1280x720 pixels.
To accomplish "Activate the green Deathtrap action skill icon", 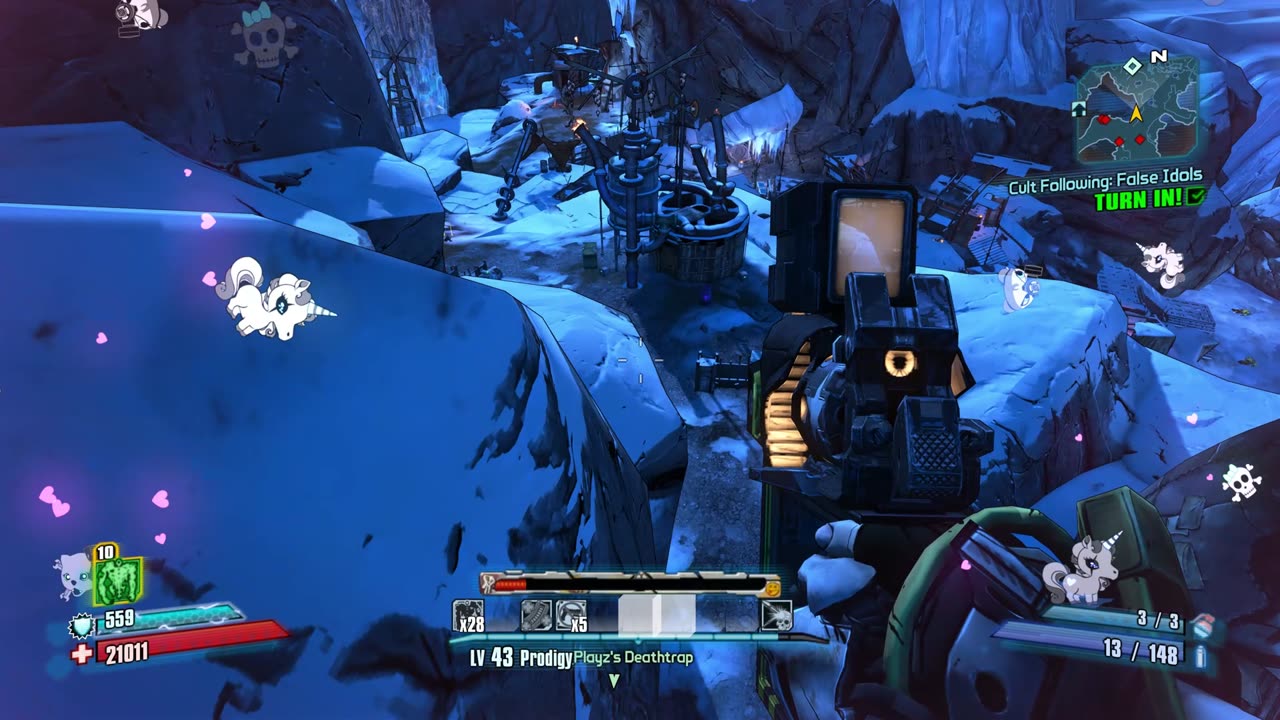I will click(x=117, y=581).
